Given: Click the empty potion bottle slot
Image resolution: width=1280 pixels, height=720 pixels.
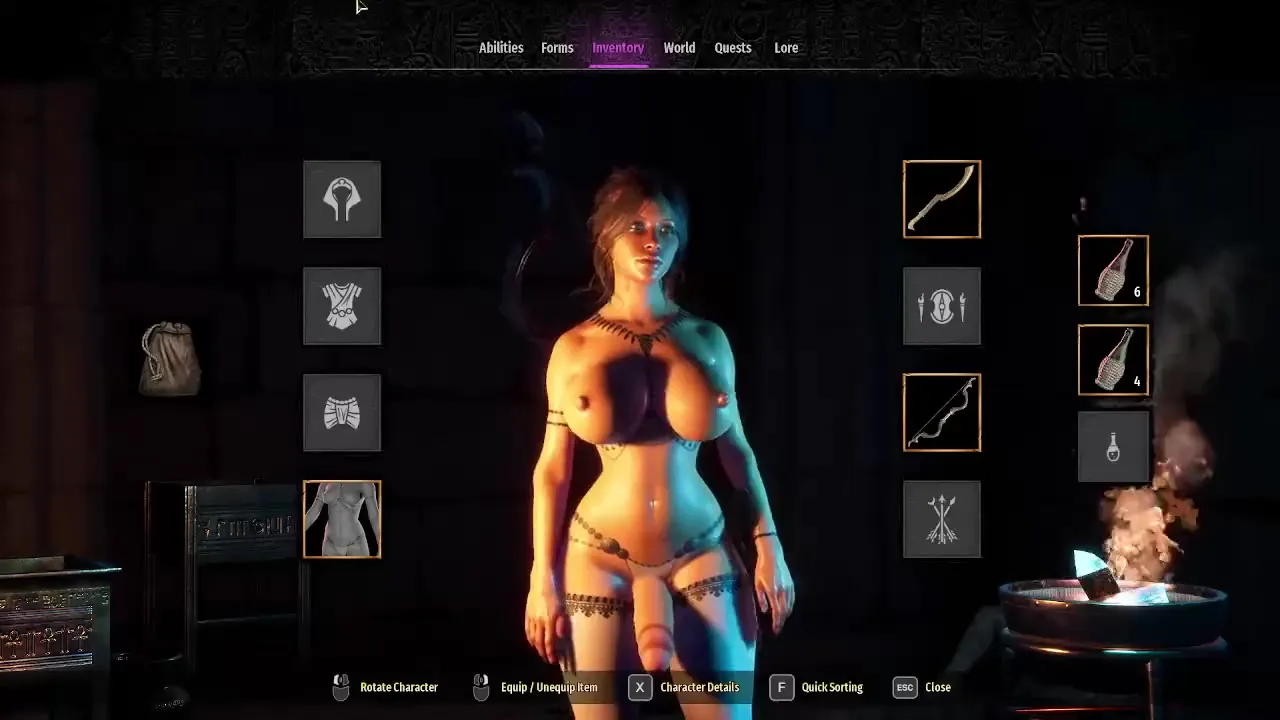Looking at the screenshot, I should 1113,447.
